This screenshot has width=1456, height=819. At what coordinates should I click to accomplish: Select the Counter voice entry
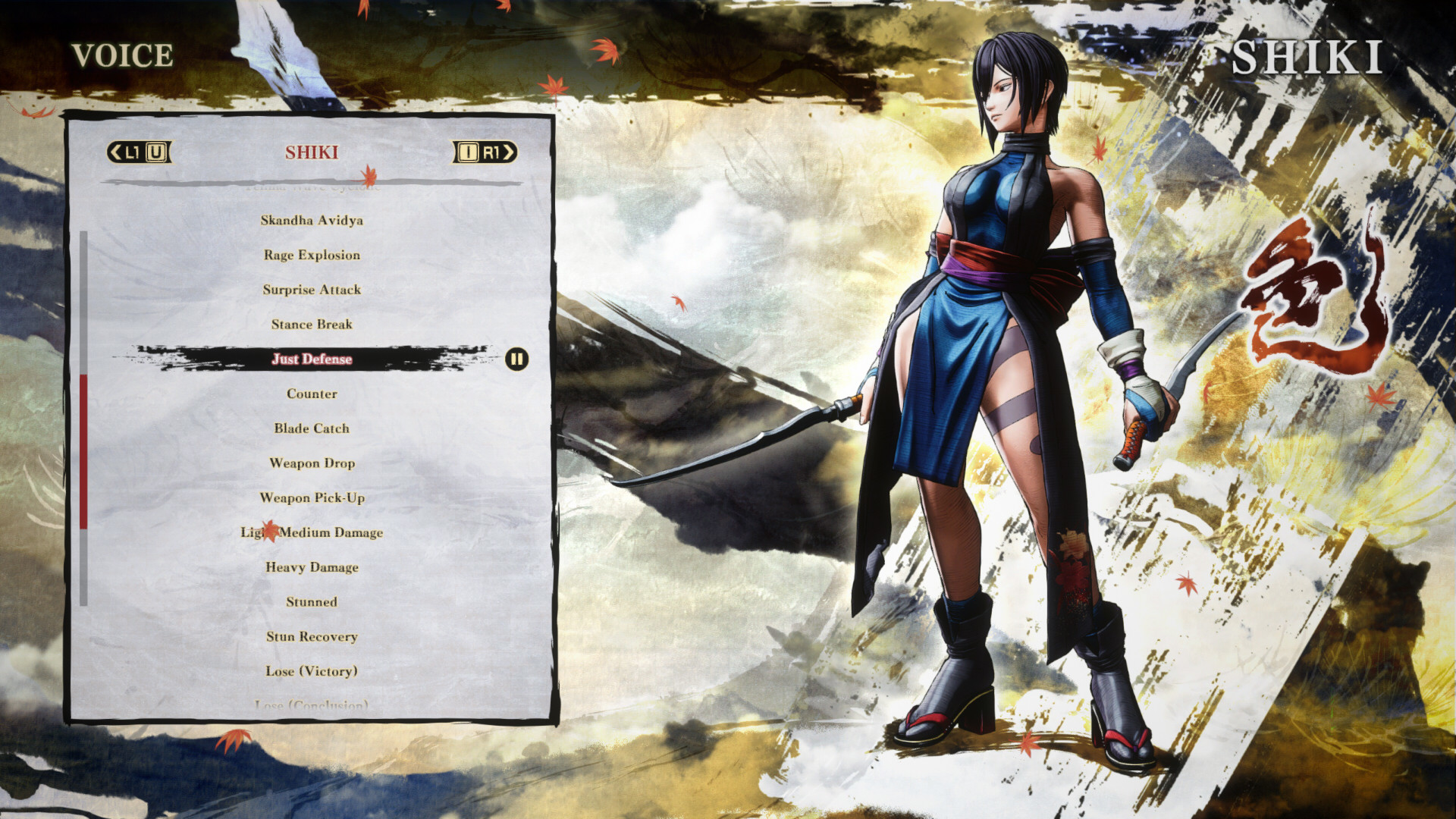coord(312,394)
